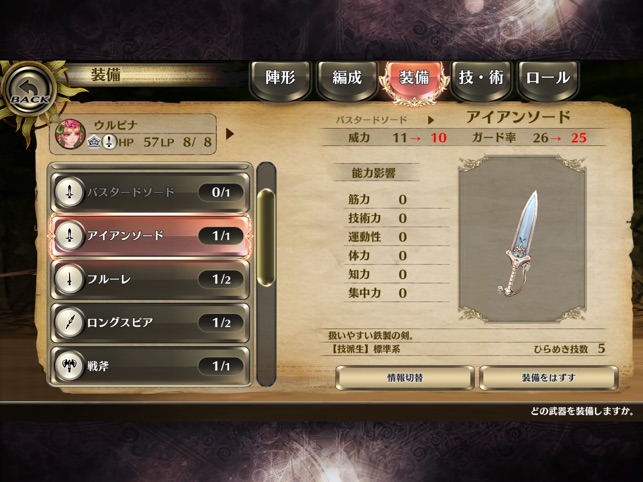Switch to the 技・術 tab
Image resolution: width=643 pixels, height=482 pixels.
click(x=480, y=78)
